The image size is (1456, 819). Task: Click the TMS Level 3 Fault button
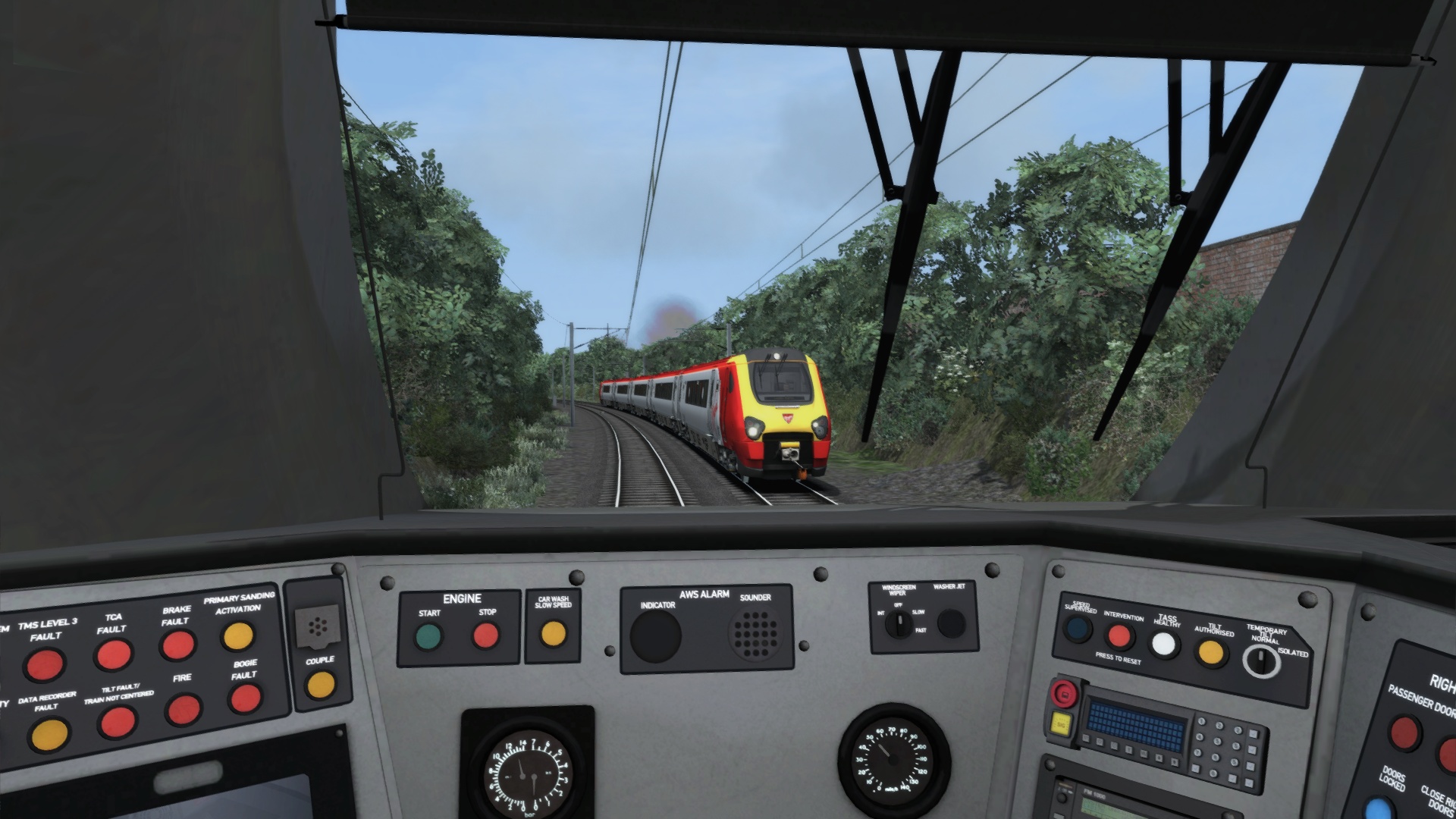[44, 665]
